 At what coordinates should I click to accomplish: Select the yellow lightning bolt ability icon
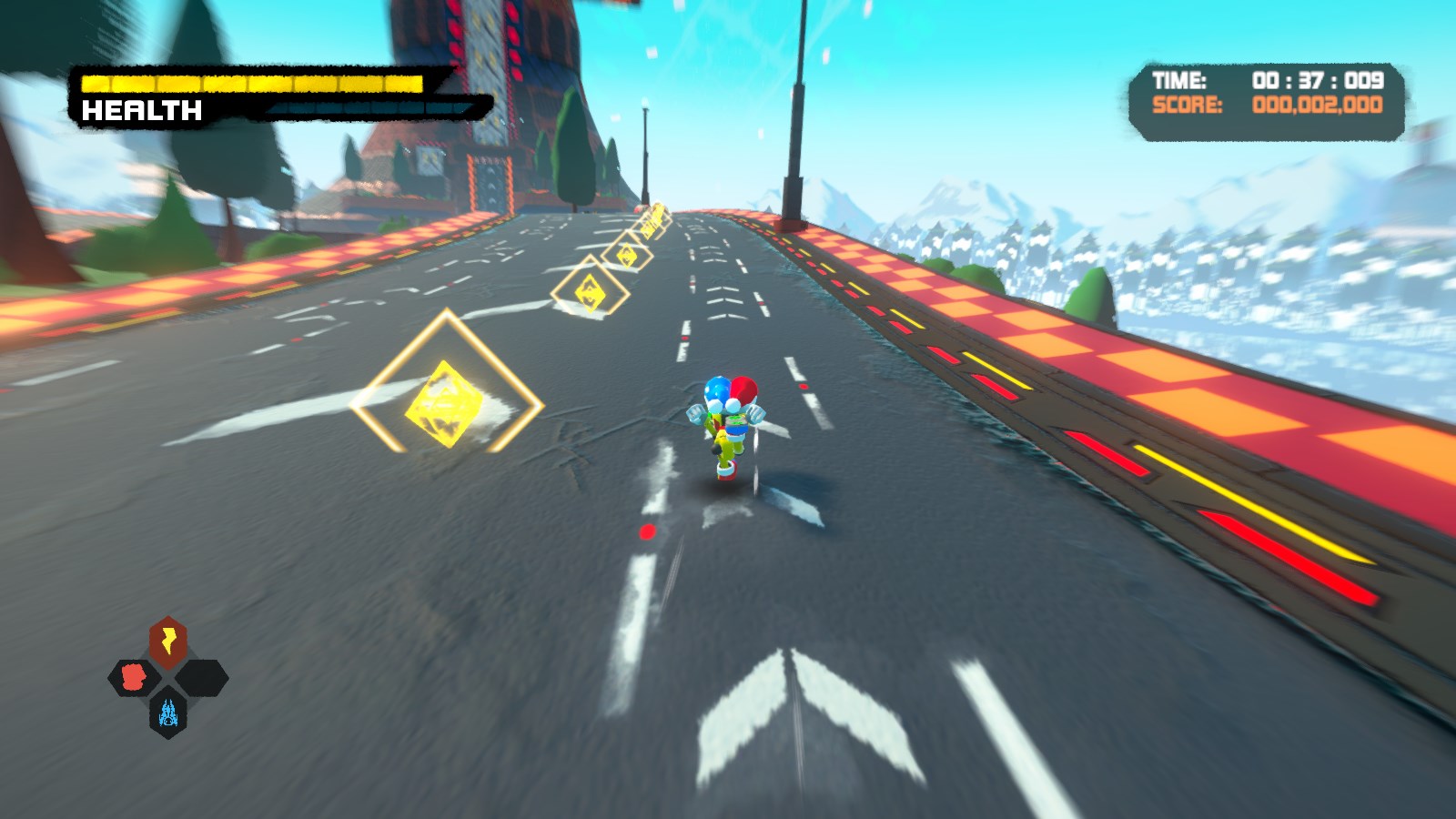167,638
